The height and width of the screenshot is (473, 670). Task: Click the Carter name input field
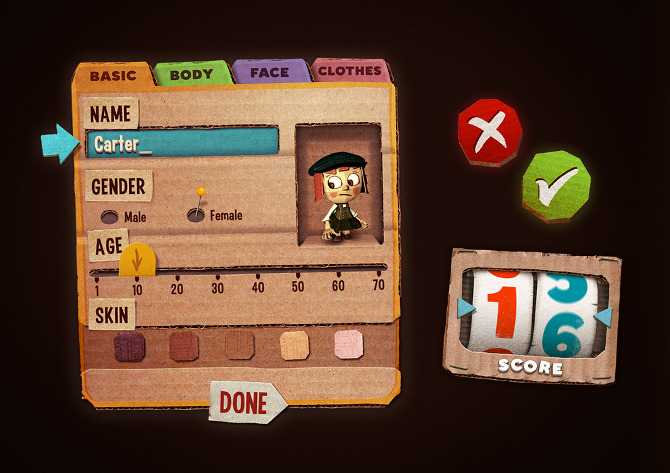tap(180, 144)
